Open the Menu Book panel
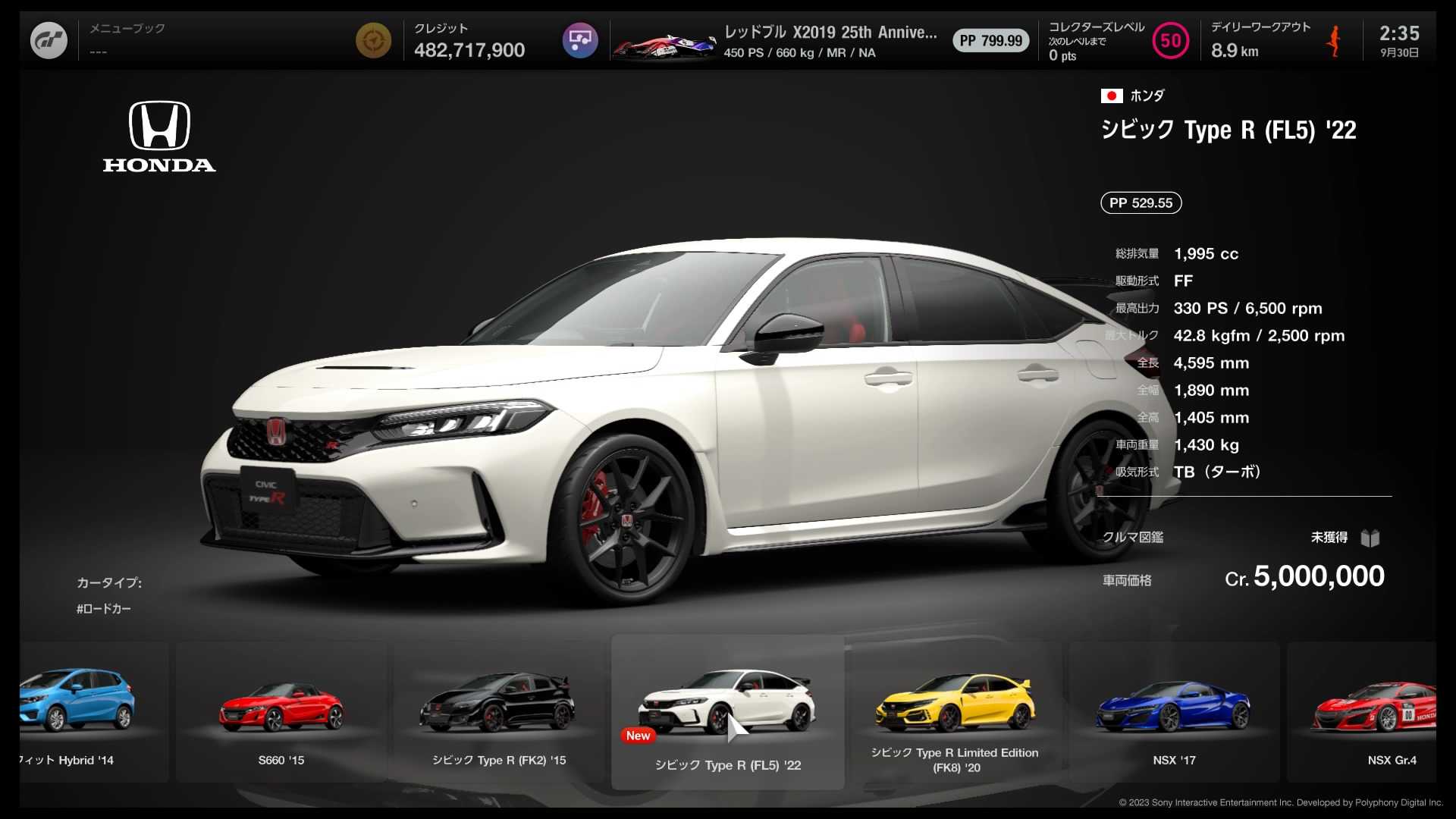Screen dimensions: 1456x819 pos(127,39)
